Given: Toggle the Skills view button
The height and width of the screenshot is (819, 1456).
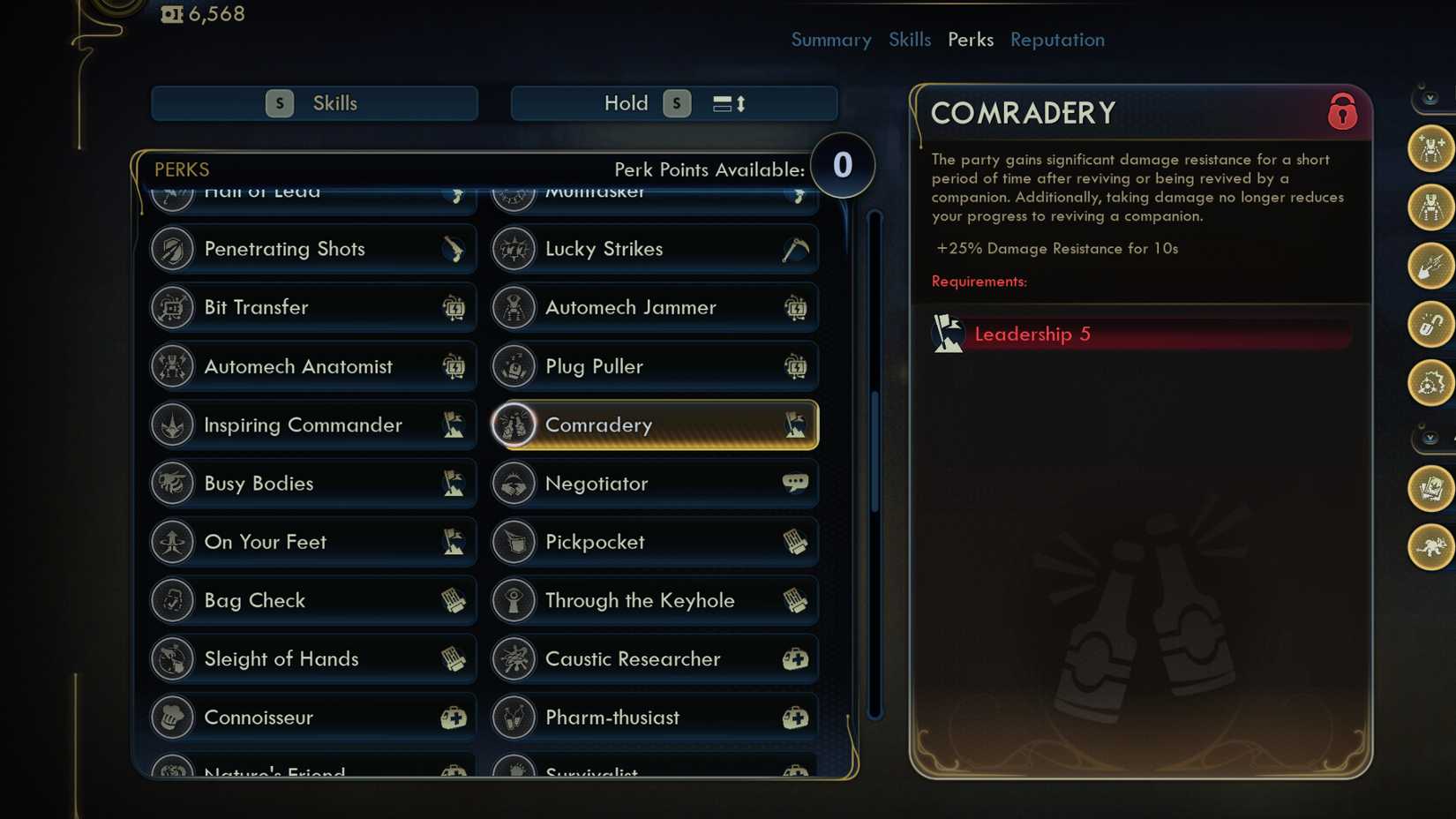Looking at the screenshot, I should (314, 103).
